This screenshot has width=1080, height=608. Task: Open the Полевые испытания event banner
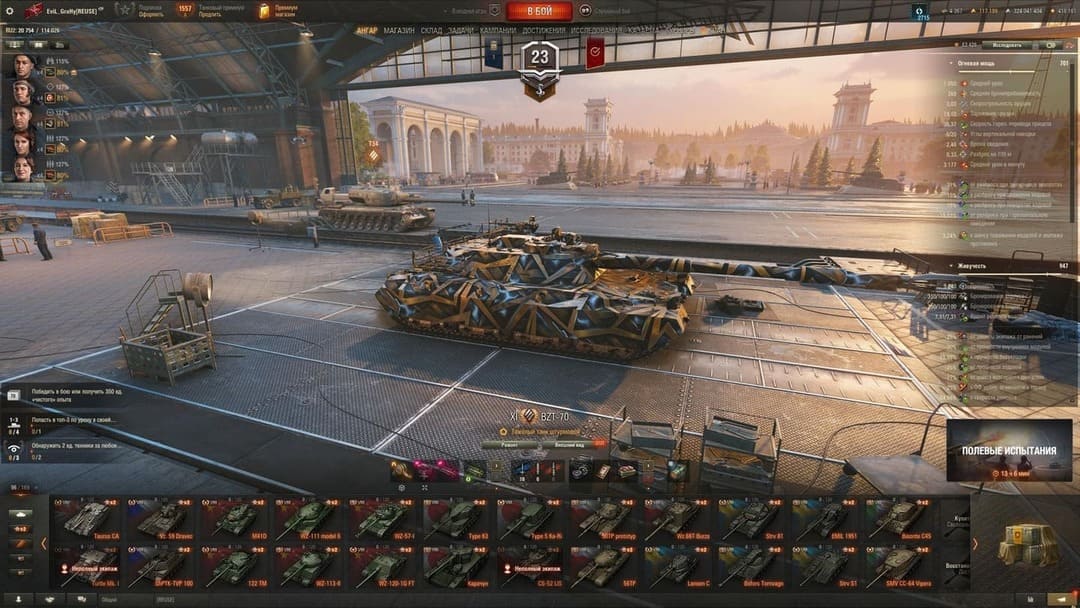[x=1009, y=450]
